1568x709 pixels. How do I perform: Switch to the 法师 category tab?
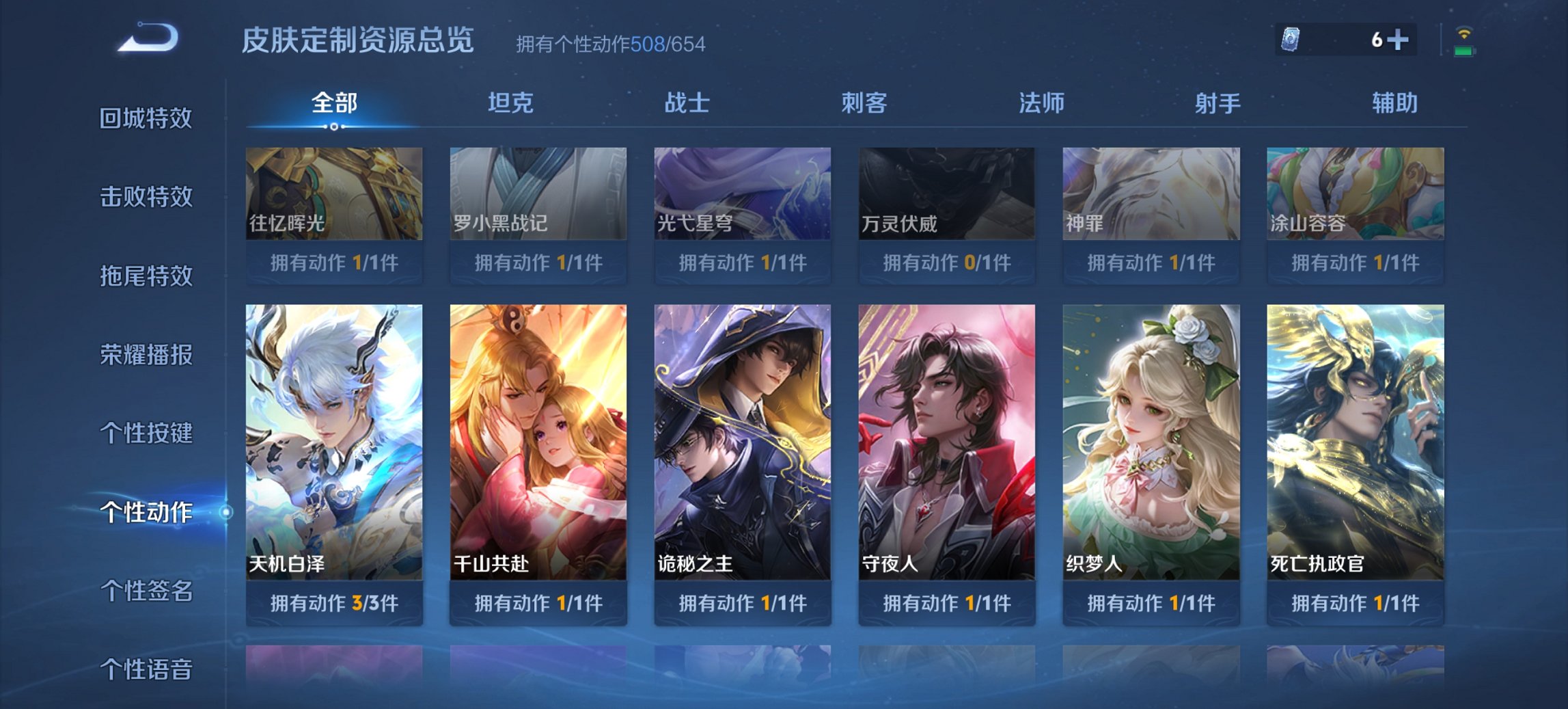(1040, 103)
